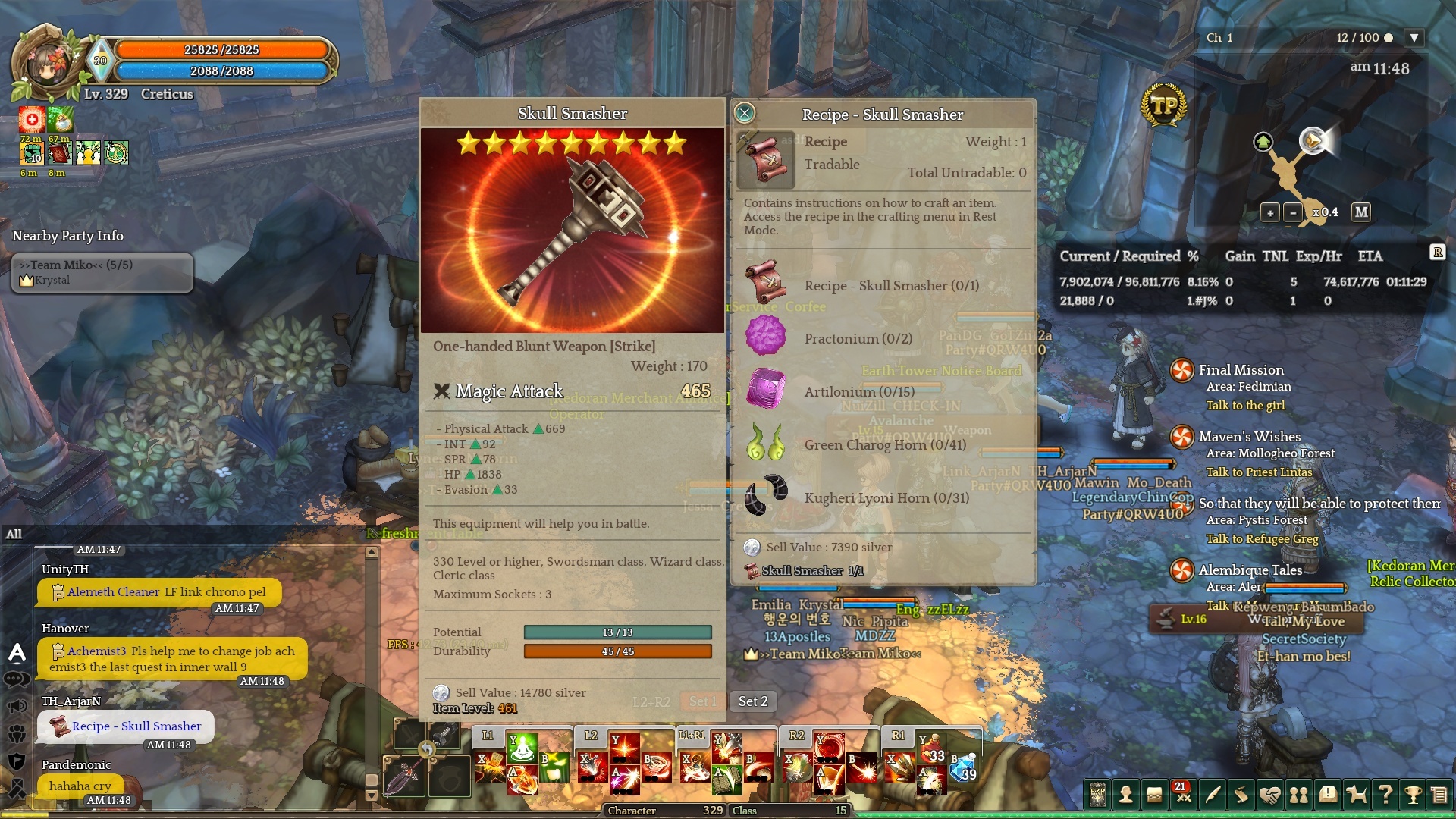Image resolution: width=1456 pixels, height=819 pixels.
Task: Open the channel selection dropdown arrow
Action: 1414,38
